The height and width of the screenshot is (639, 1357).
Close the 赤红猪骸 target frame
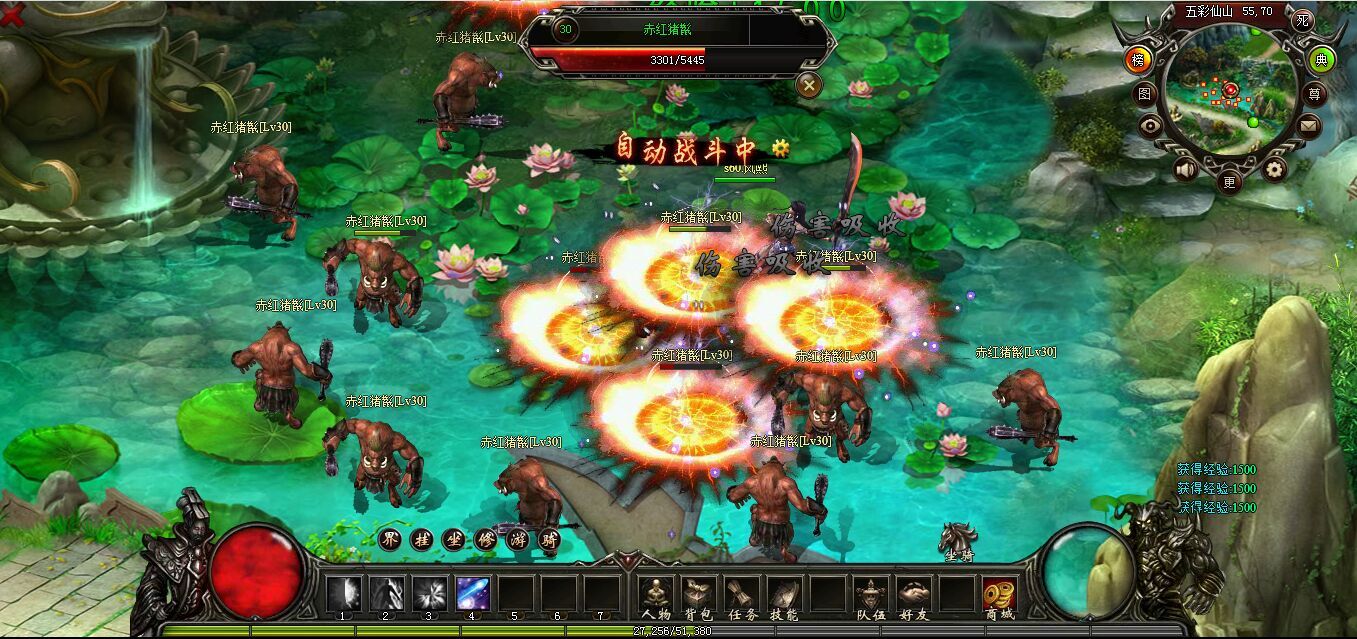point(809,85)
